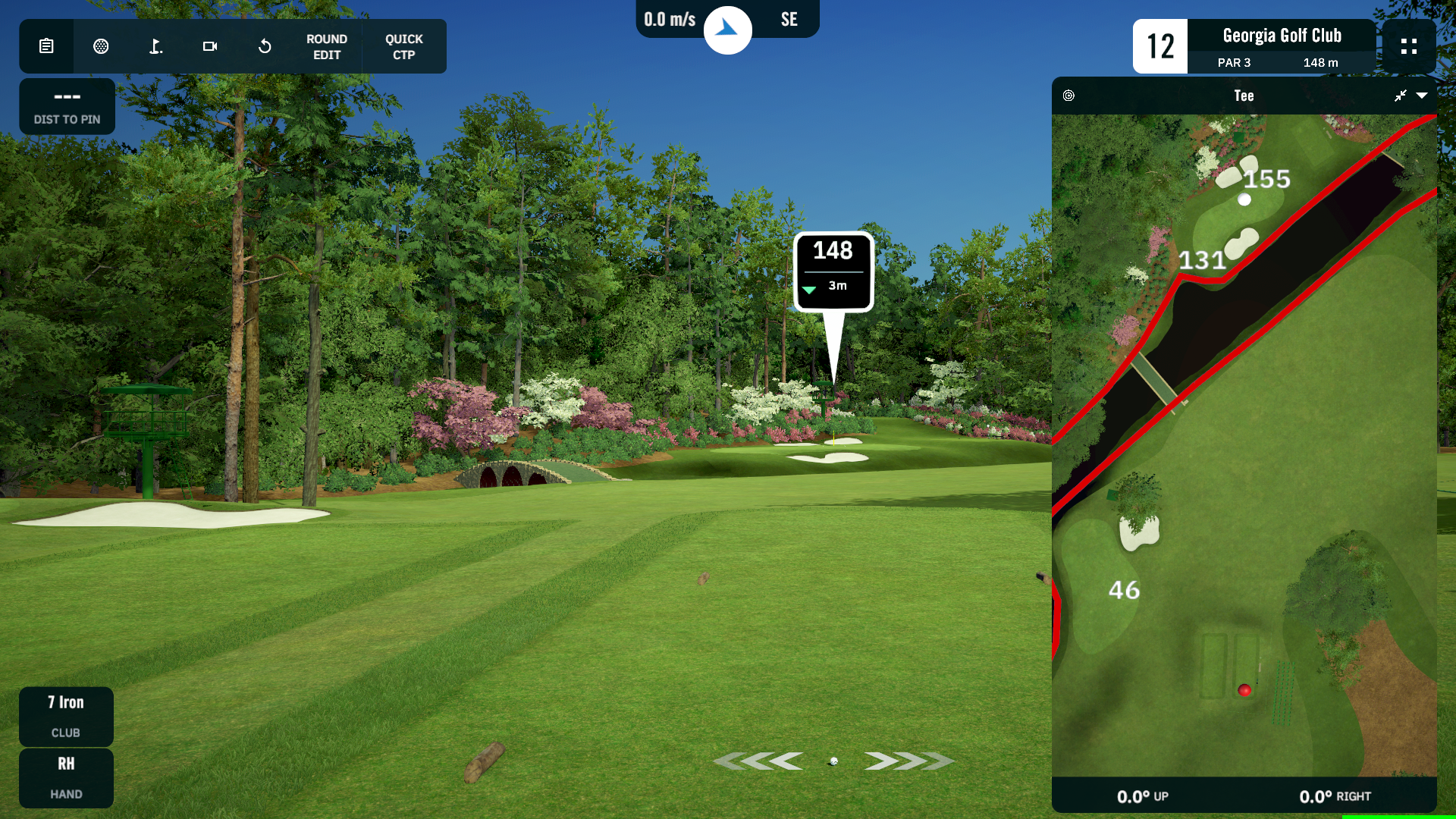The height and width of the screenshot is (819, 1456).
Task: Change the 7 Iron club selection
Action: [66, 716]
